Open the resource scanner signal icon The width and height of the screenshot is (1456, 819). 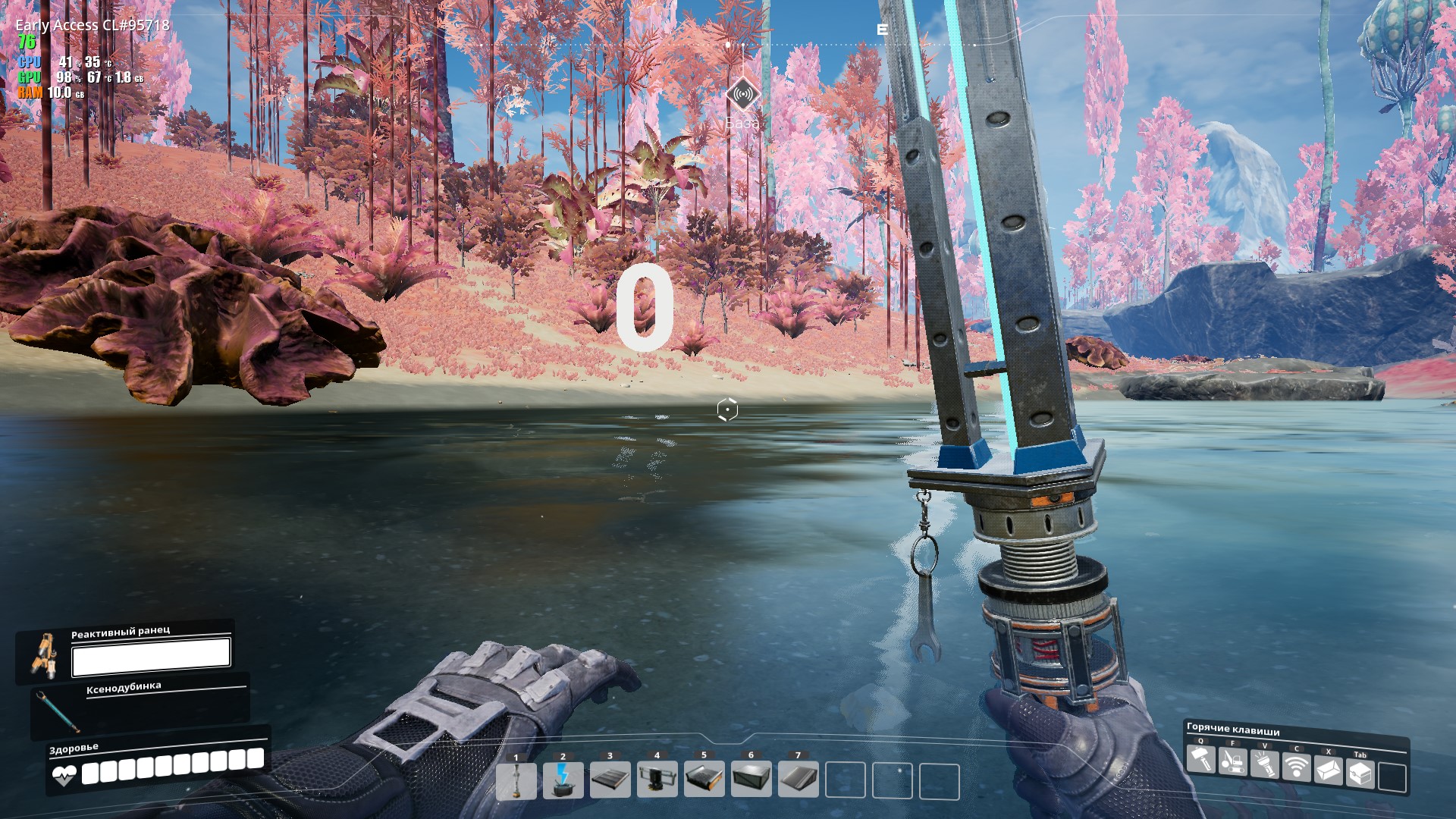click(x=1297, y=767)
